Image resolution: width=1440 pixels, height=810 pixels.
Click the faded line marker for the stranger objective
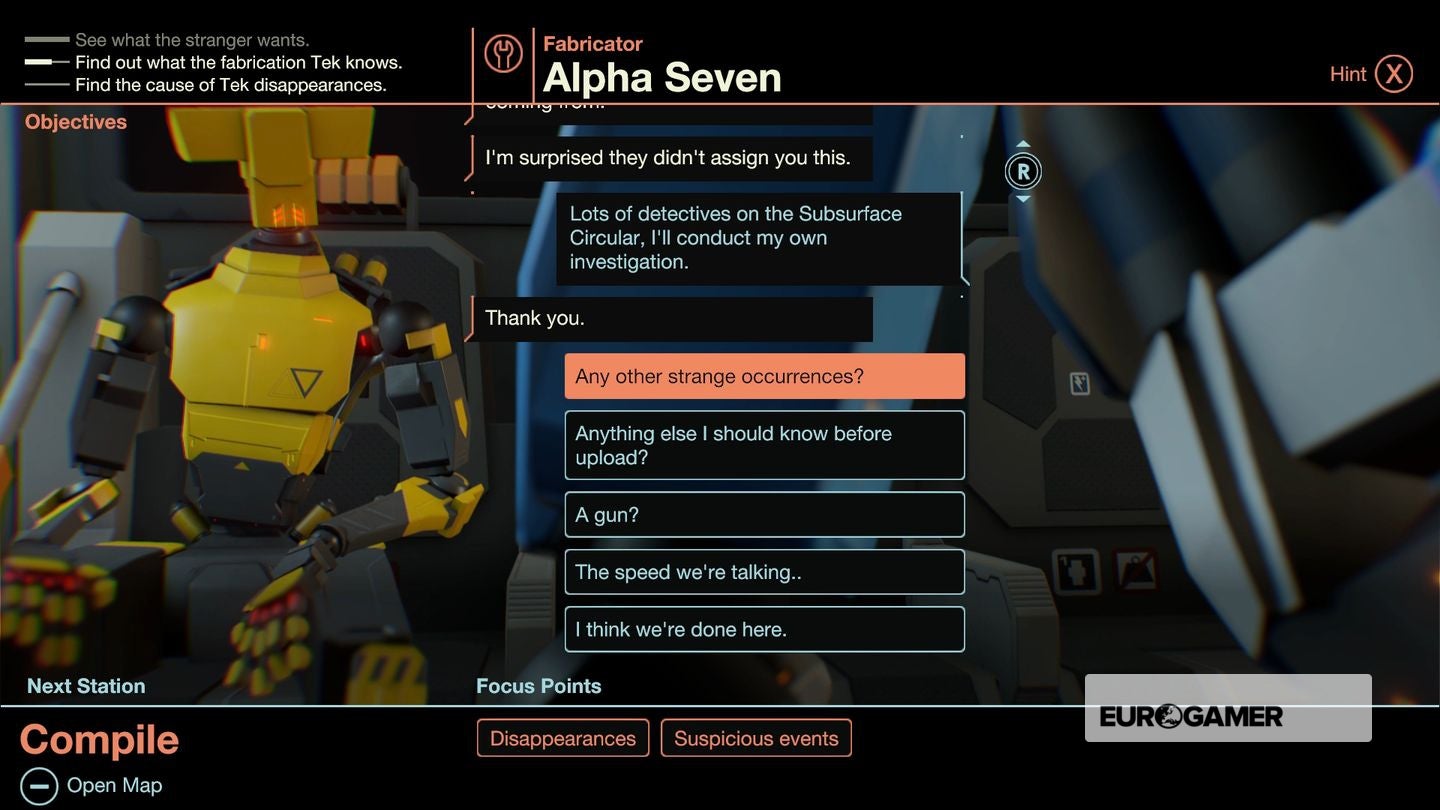pos(46,40)
